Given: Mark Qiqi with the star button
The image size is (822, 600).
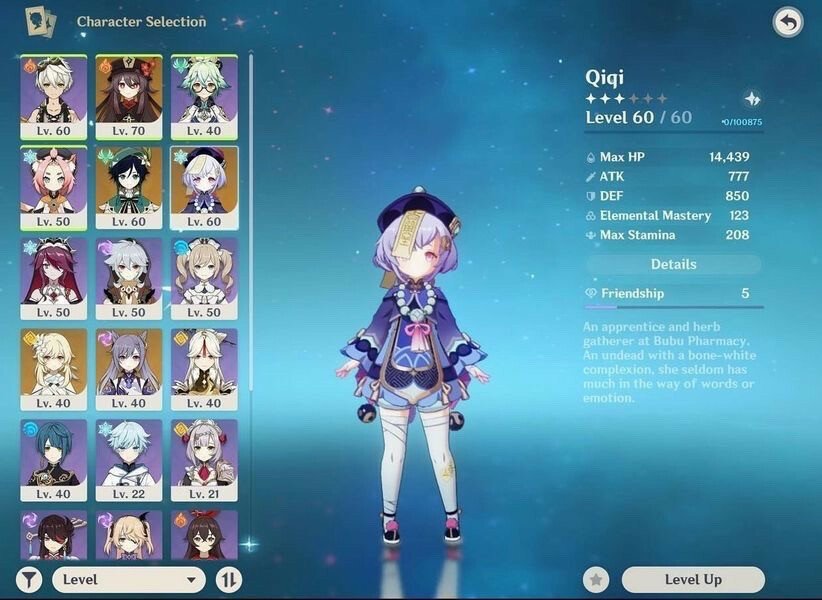Looking at the screenshot, I should point(597,579).
